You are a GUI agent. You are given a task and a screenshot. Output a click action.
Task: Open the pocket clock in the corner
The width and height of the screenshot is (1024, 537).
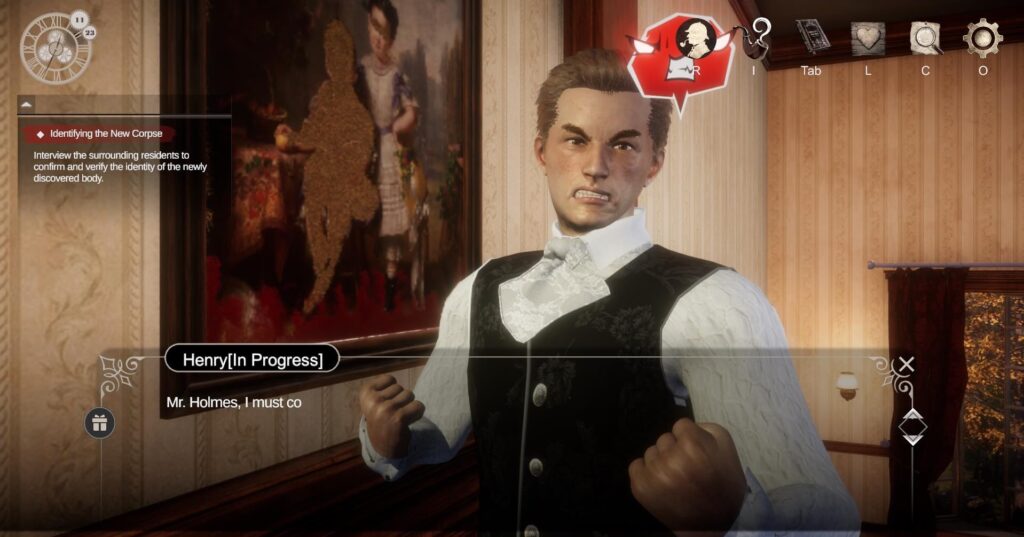(56, 46)
